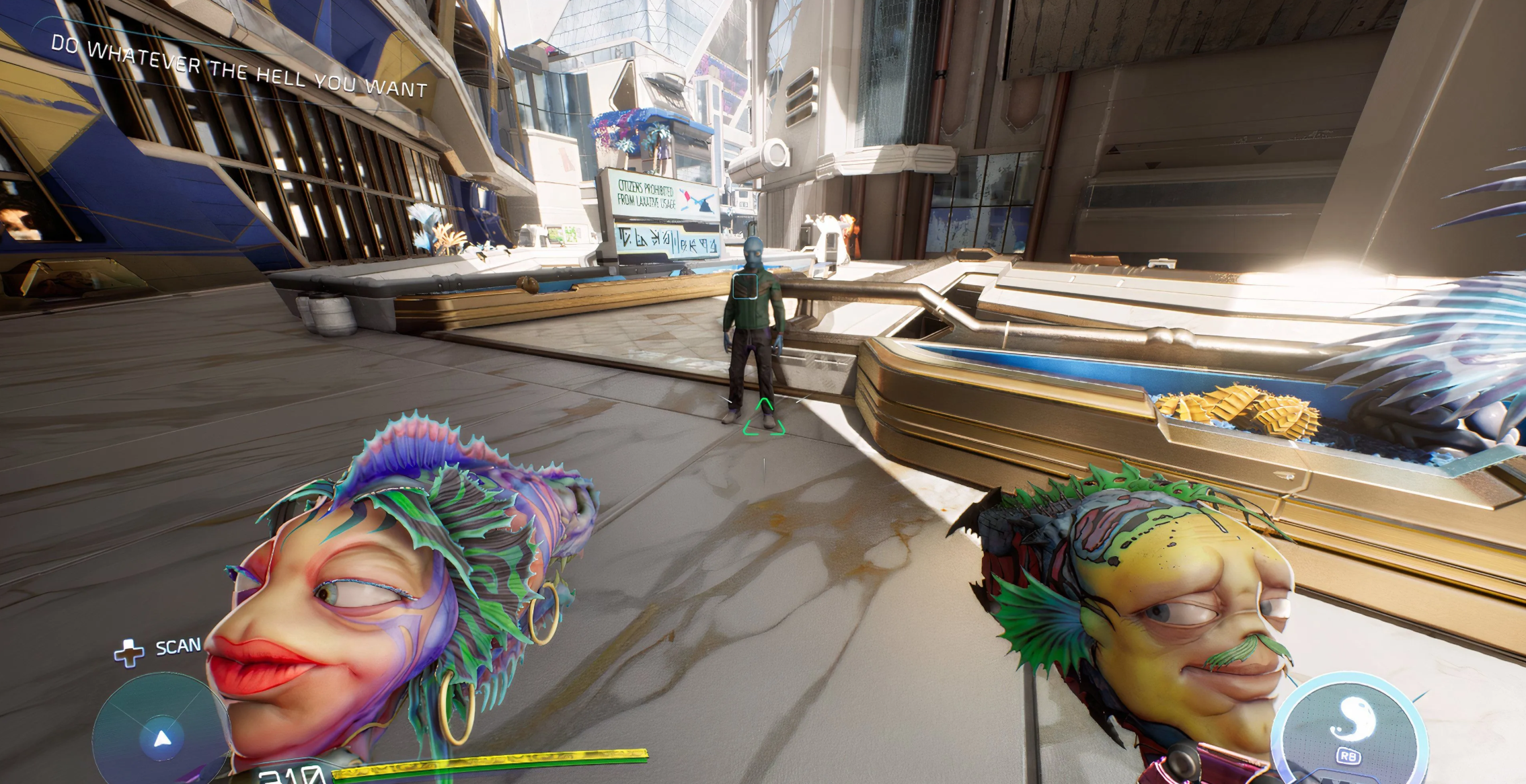
Task: Select the square target marker on the alien
Action: (745, 286)
